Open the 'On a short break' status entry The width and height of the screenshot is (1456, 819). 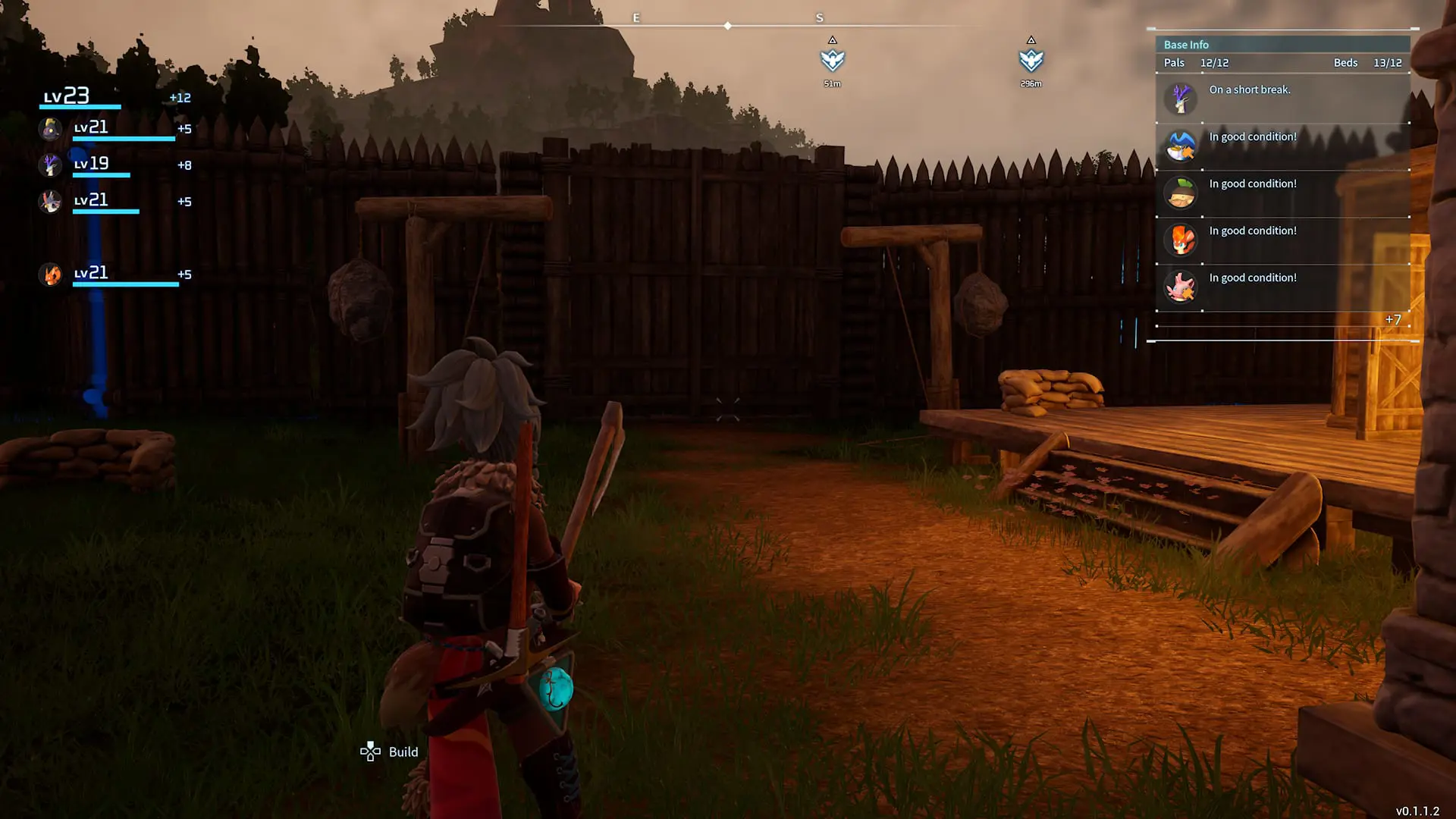1250,89
